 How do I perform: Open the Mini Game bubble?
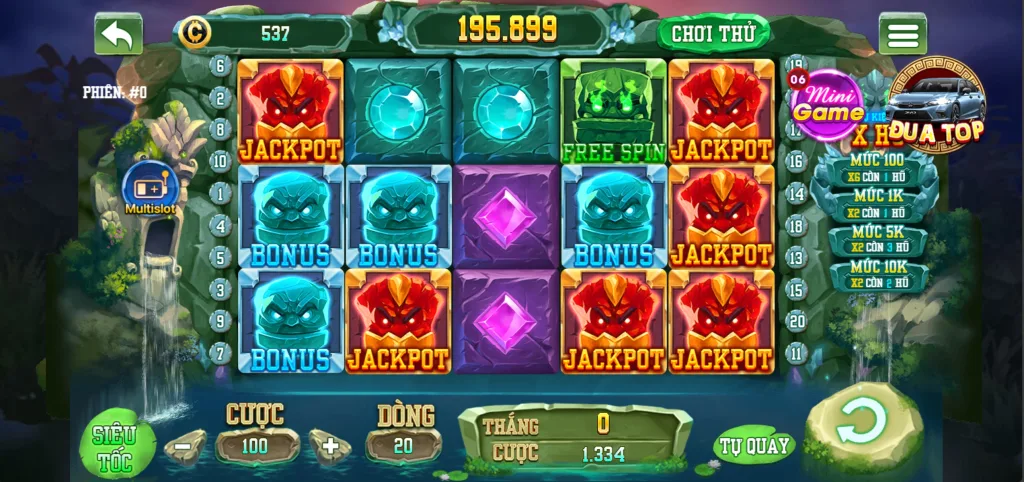pyautogui.click(x=828, y=105)
